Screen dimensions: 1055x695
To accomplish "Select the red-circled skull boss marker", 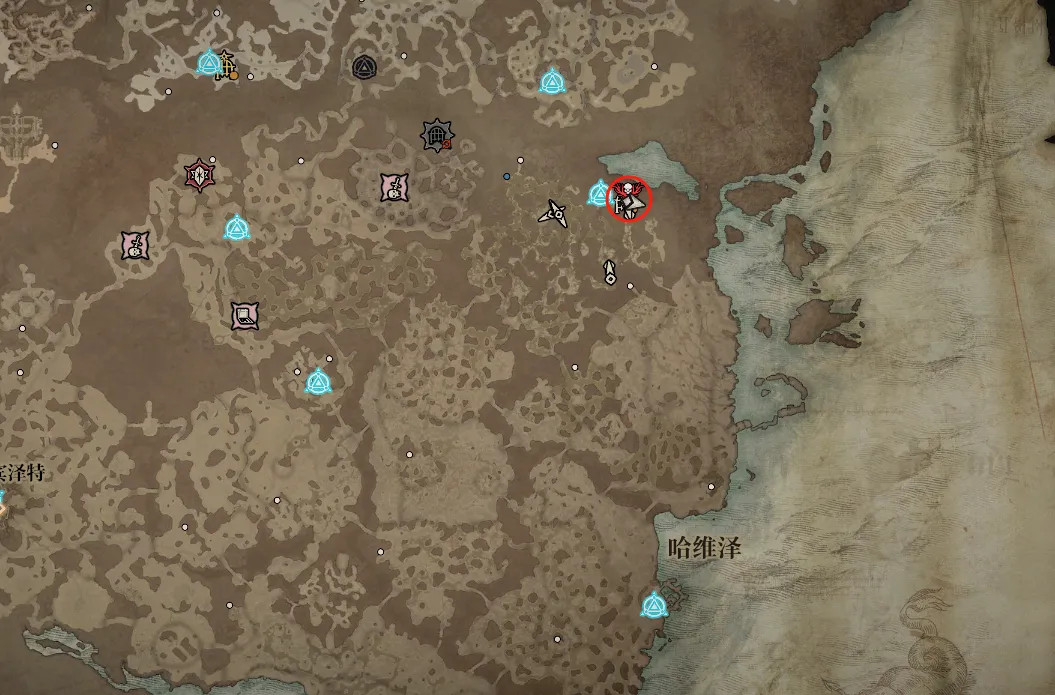I will [x=629, y=199].
